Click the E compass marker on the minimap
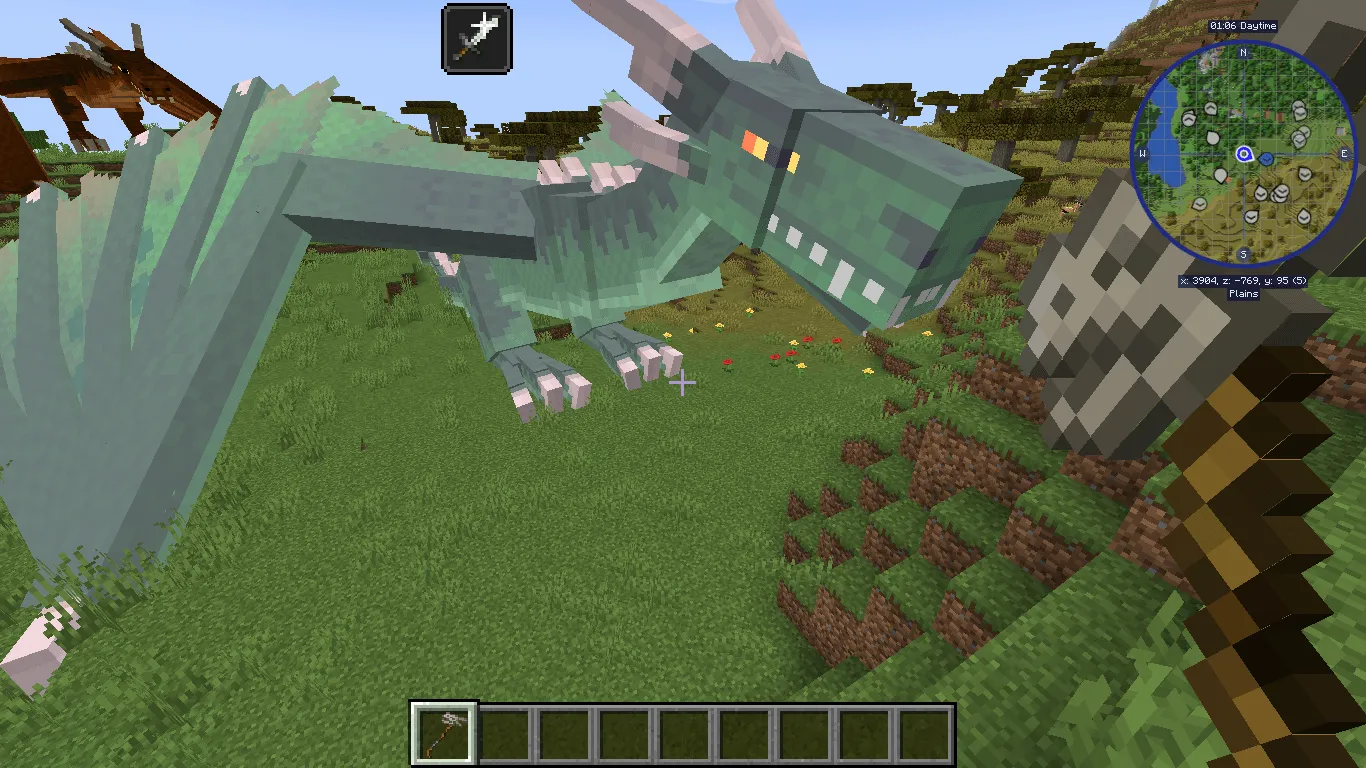Screen dimensions: 1366x768 pyautogui.click(x=1345, y=153)
